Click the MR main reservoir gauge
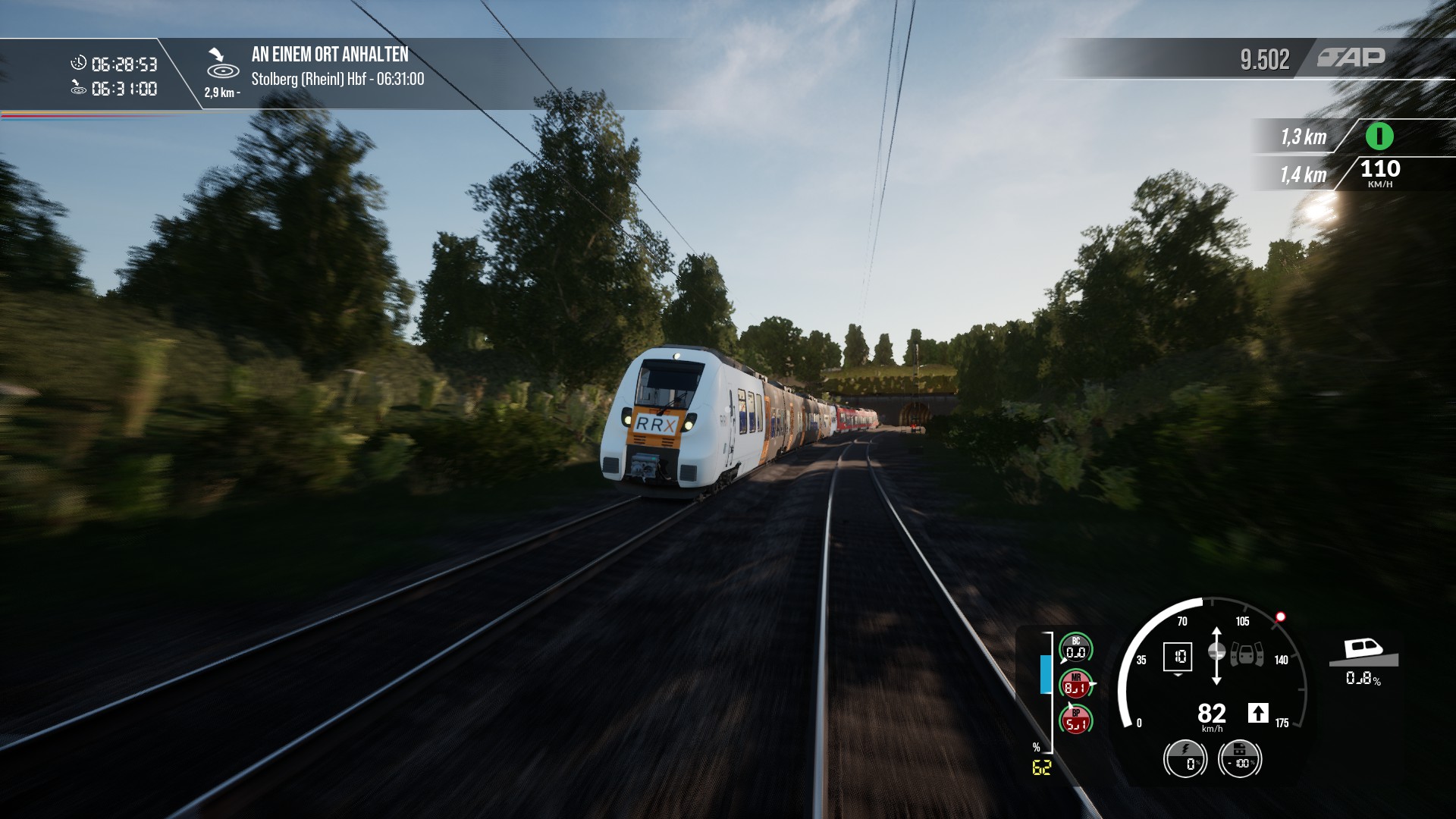Screen dimensions: 1456x819 pos(1075,684)
